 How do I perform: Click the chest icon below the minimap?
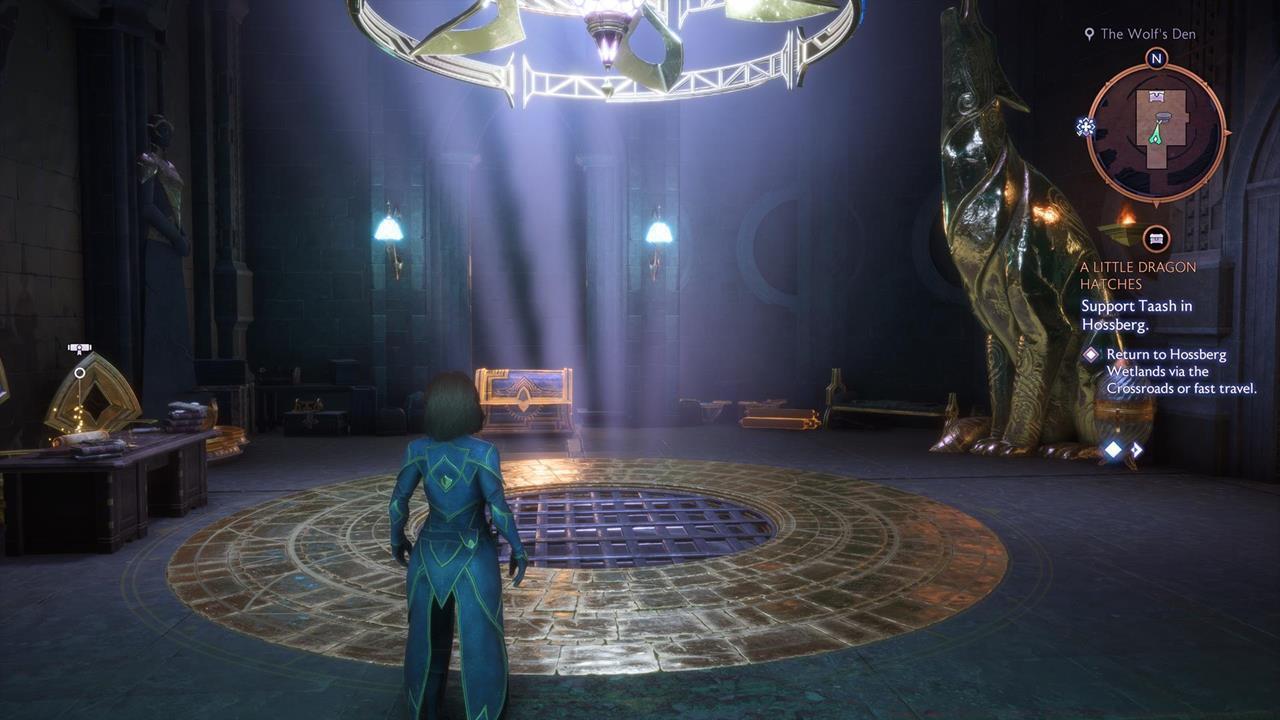tap(1157, 238)
